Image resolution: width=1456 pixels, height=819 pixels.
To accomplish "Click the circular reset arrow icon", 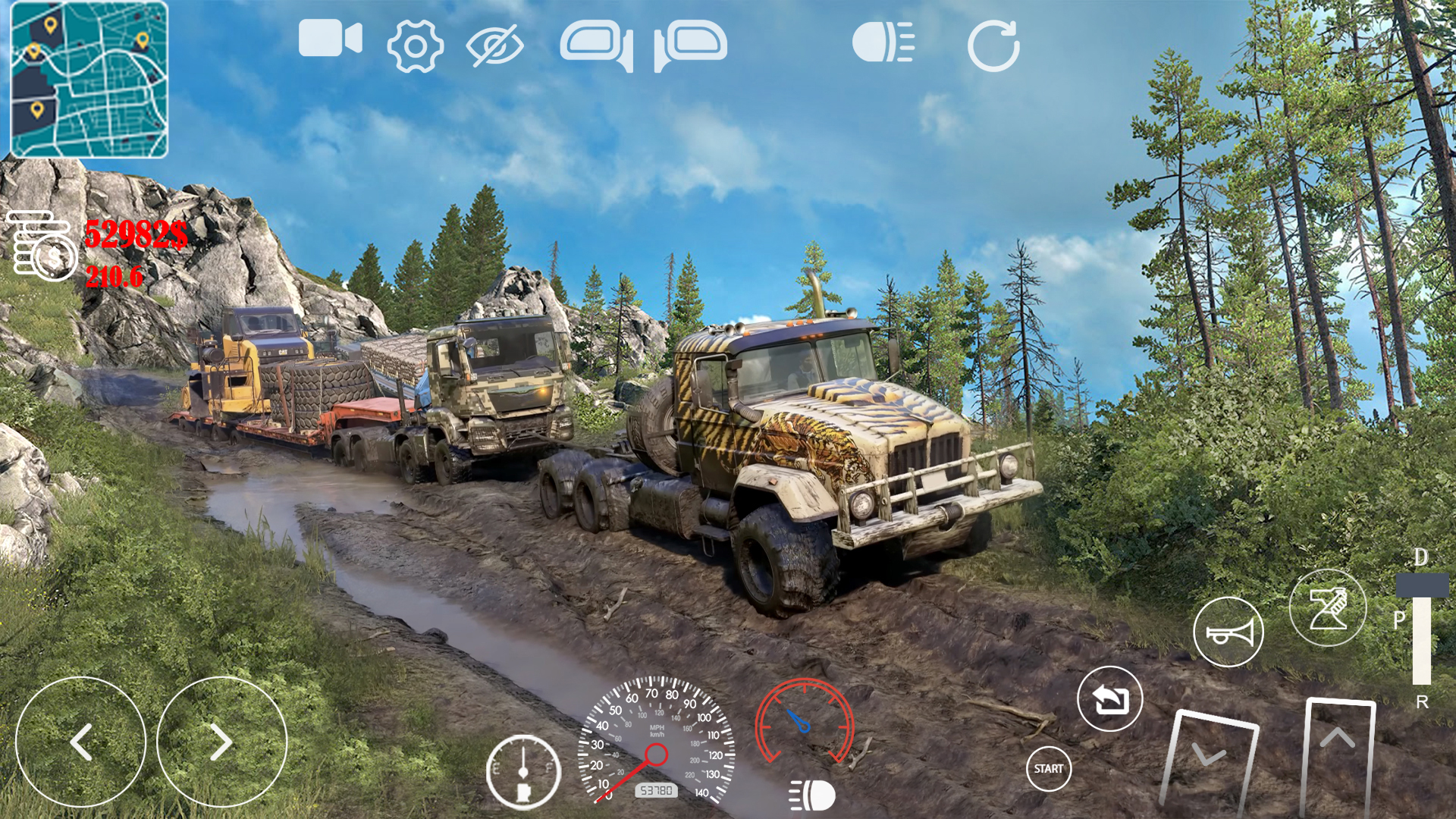I will (x=993, y=46).
